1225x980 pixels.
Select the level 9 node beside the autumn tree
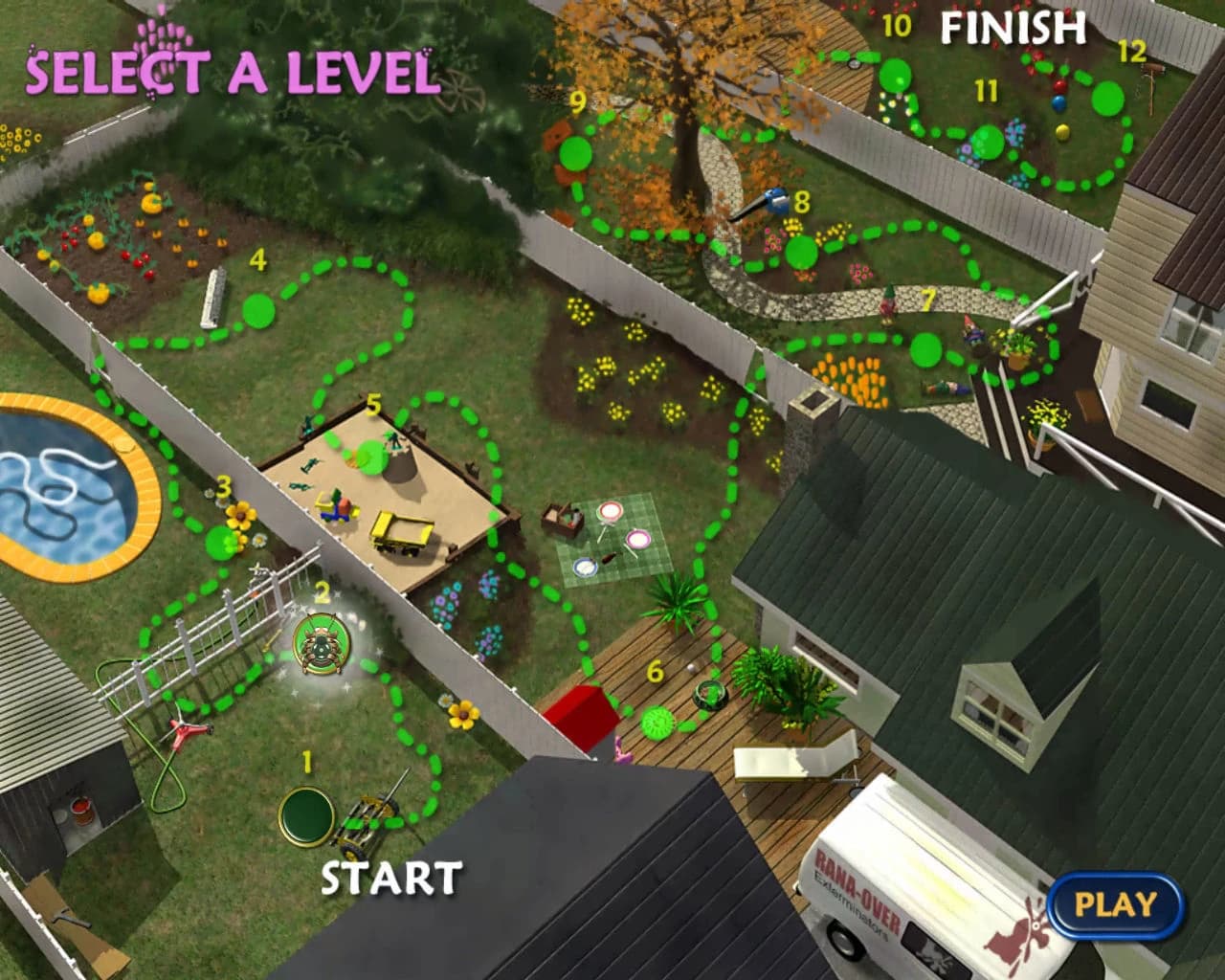coord(575,151)
